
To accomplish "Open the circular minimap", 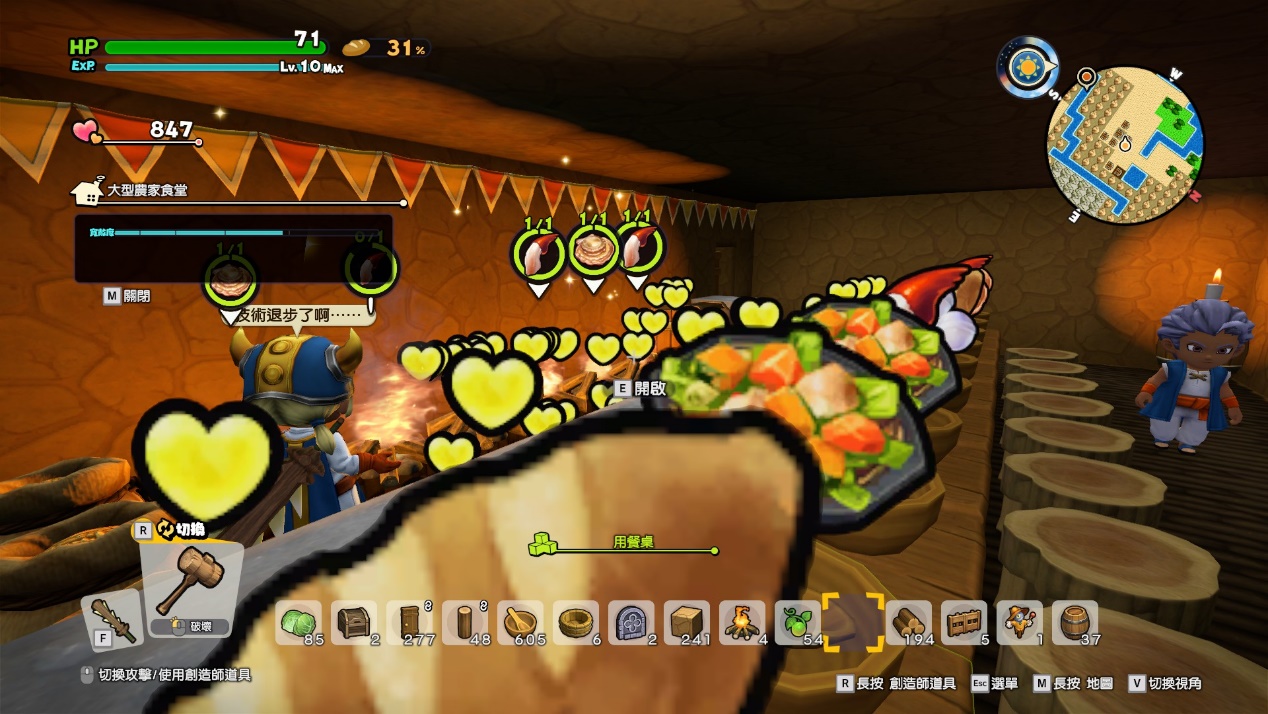I will click(1124, 145).
